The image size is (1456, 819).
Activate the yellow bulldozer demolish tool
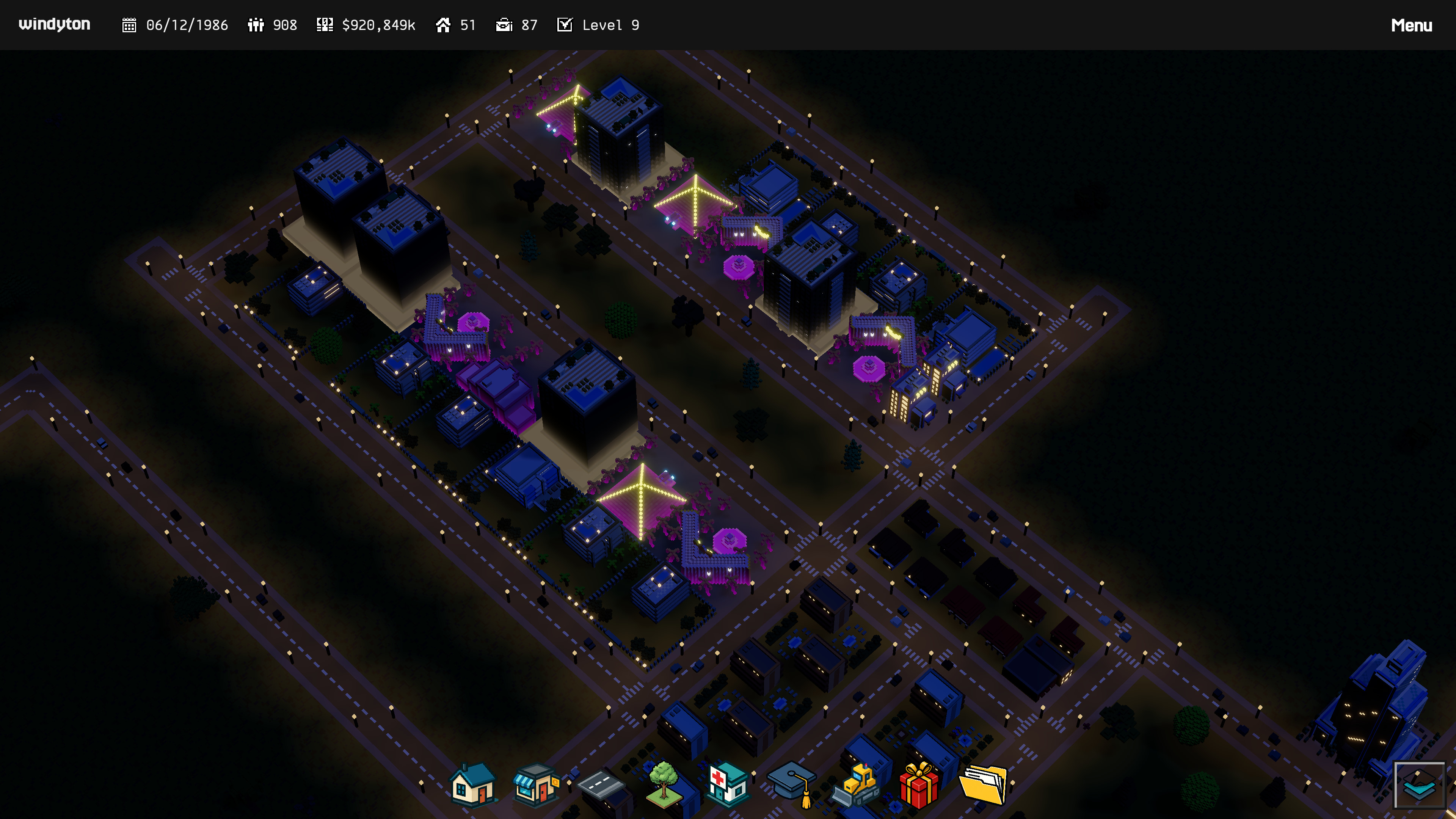(856, 784)
